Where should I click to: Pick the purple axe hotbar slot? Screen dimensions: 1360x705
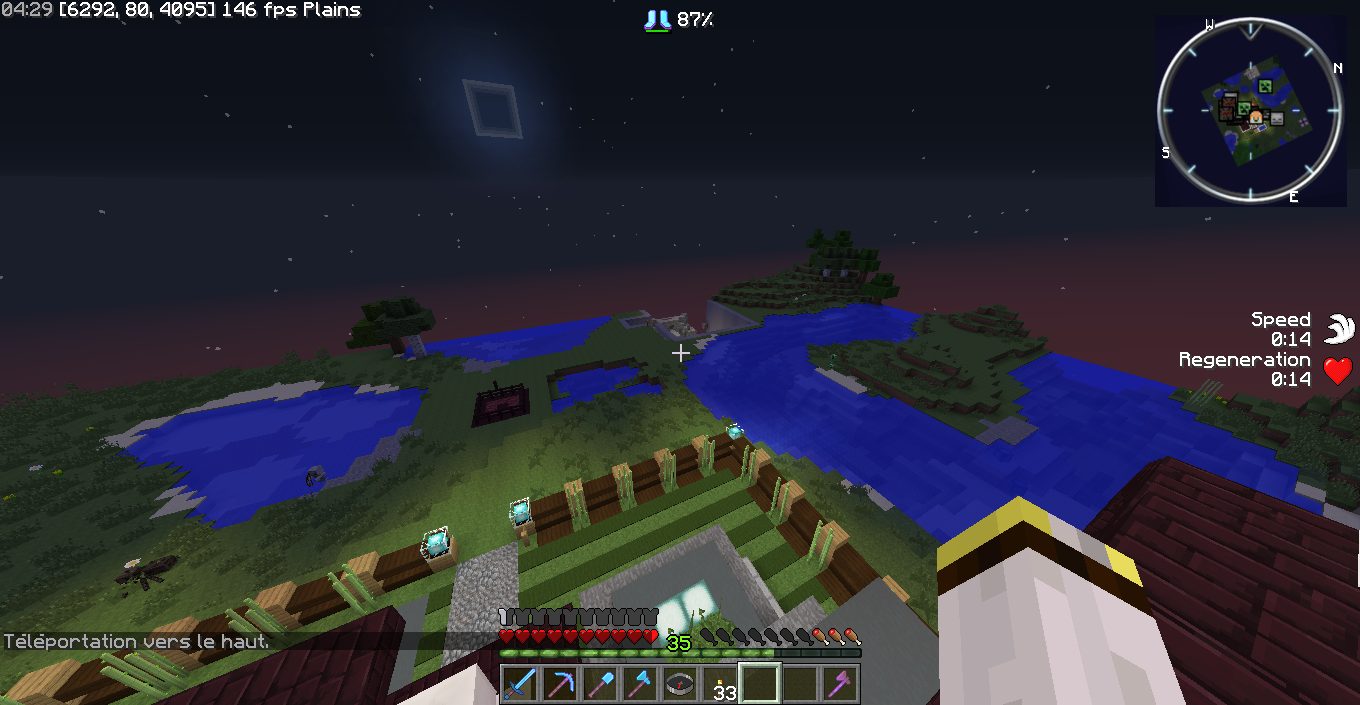(840, 684)
